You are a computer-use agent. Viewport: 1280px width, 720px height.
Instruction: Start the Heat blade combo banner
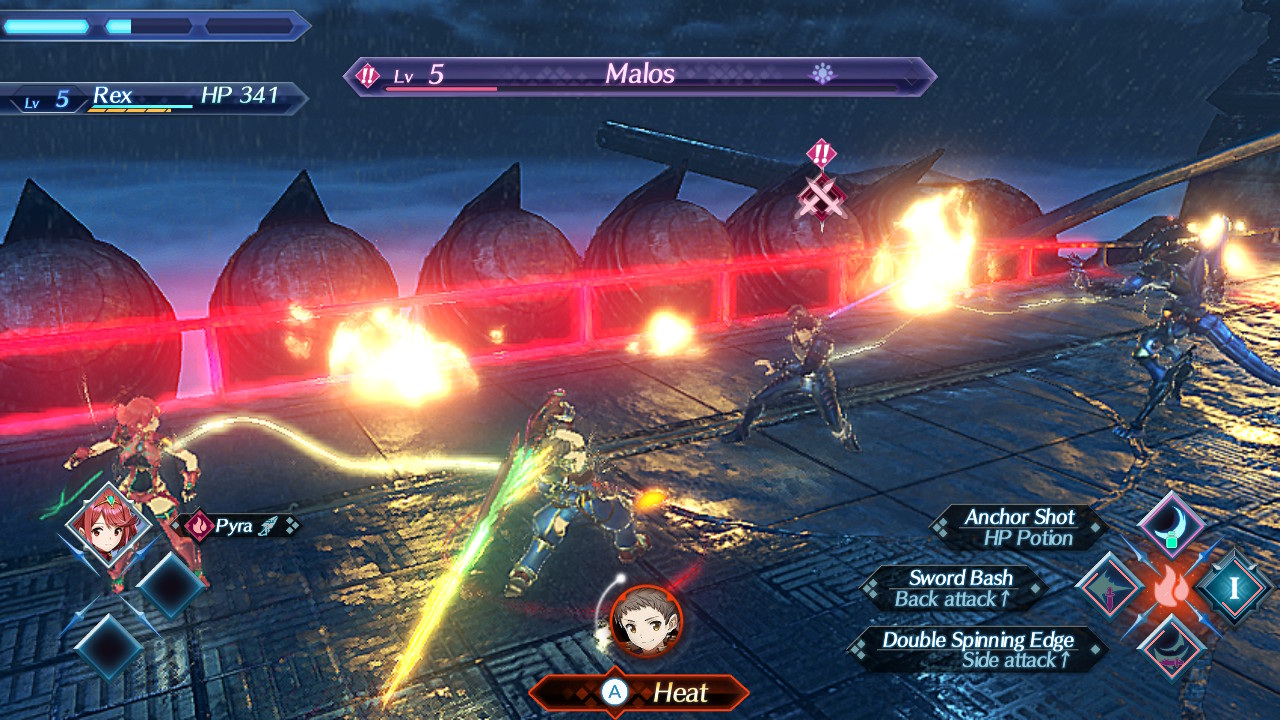[640, 692]
